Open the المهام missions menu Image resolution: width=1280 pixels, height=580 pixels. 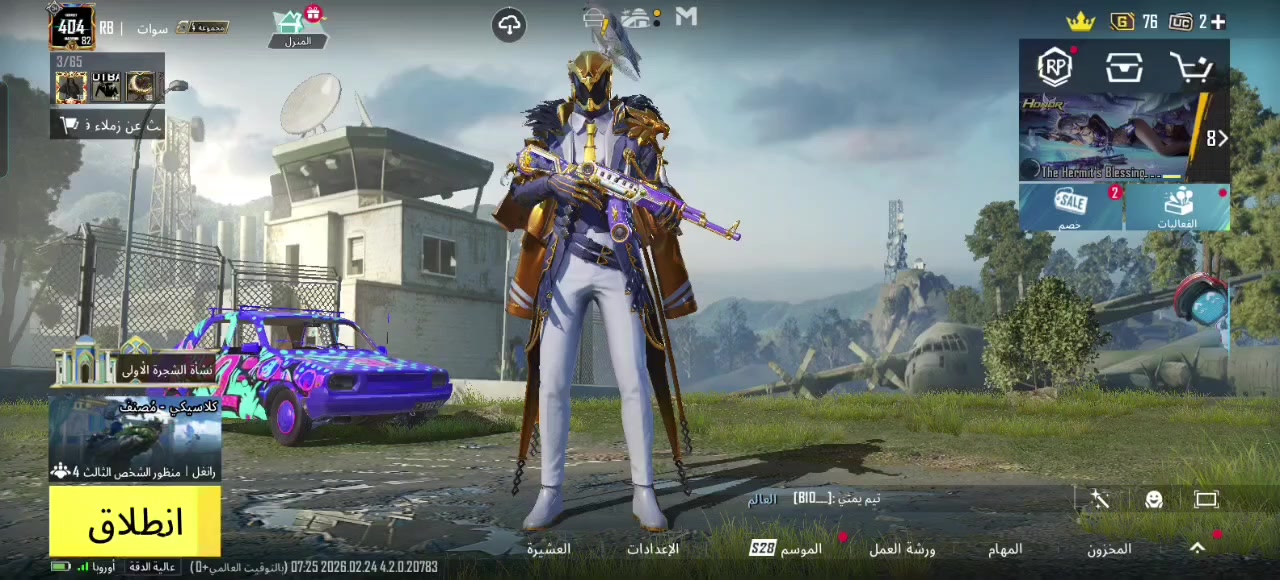tap(1005, 549)
